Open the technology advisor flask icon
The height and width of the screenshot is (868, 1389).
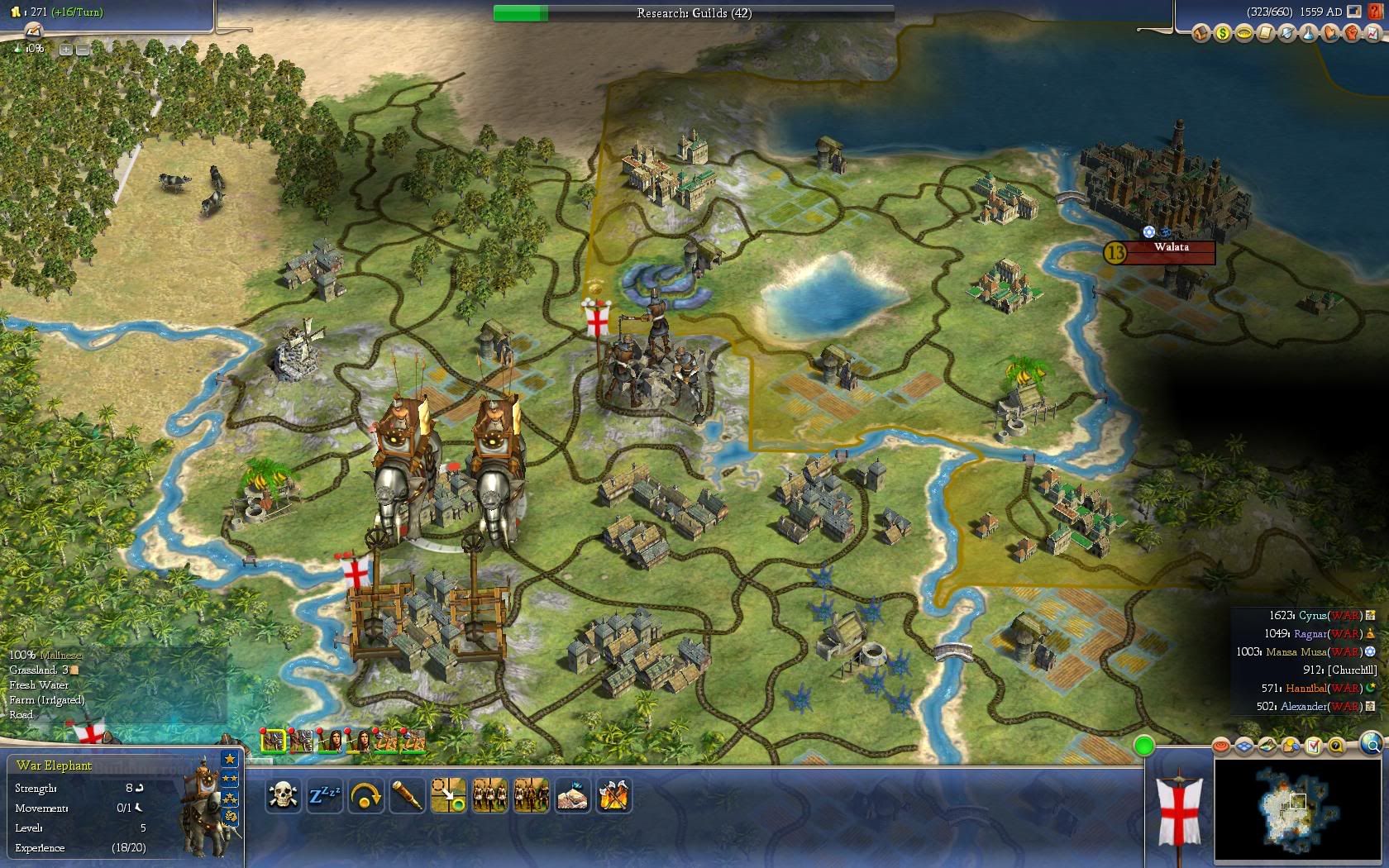[x=1308, y=34]
